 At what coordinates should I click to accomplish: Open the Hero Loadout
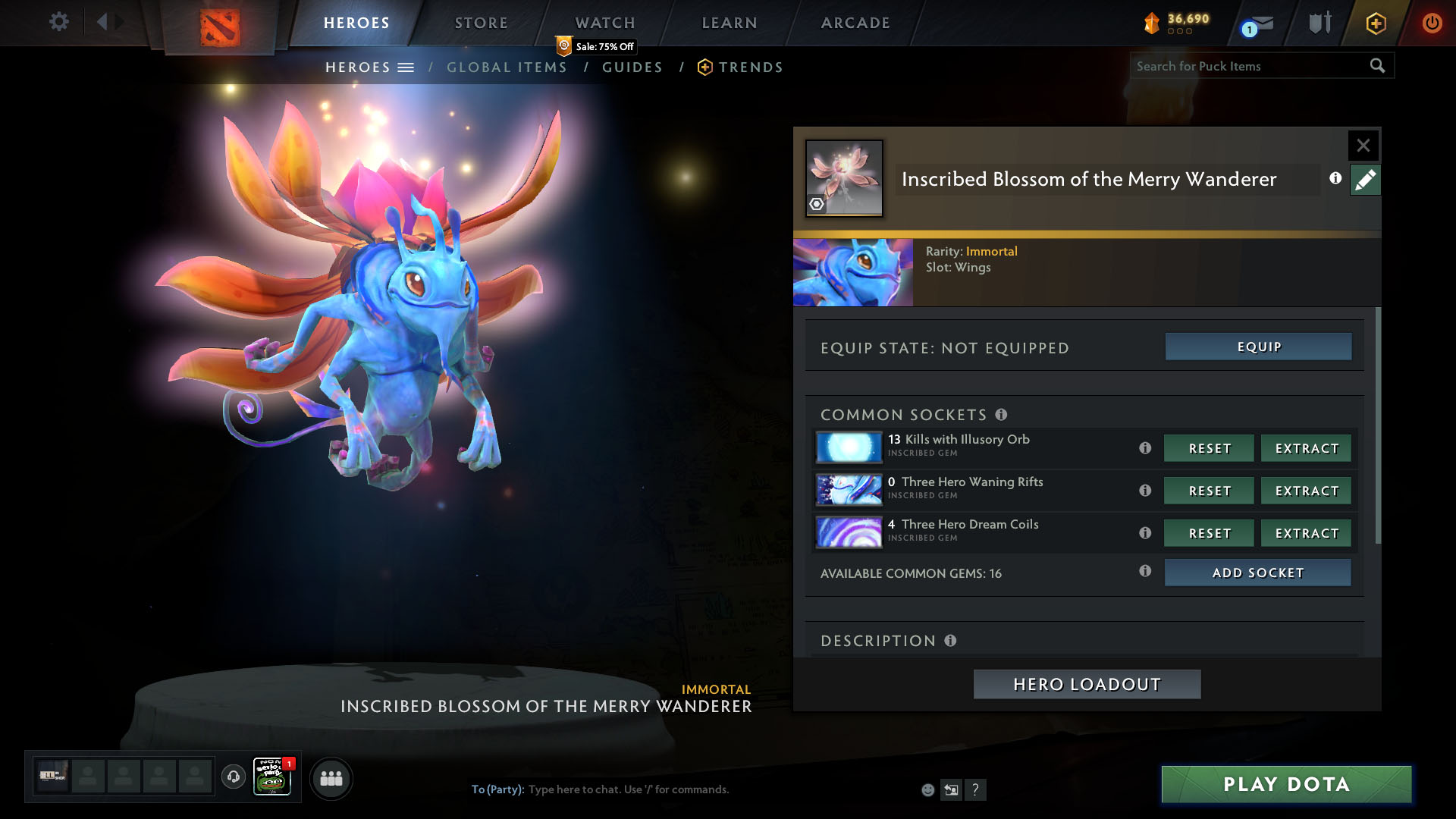(1087, 684)
